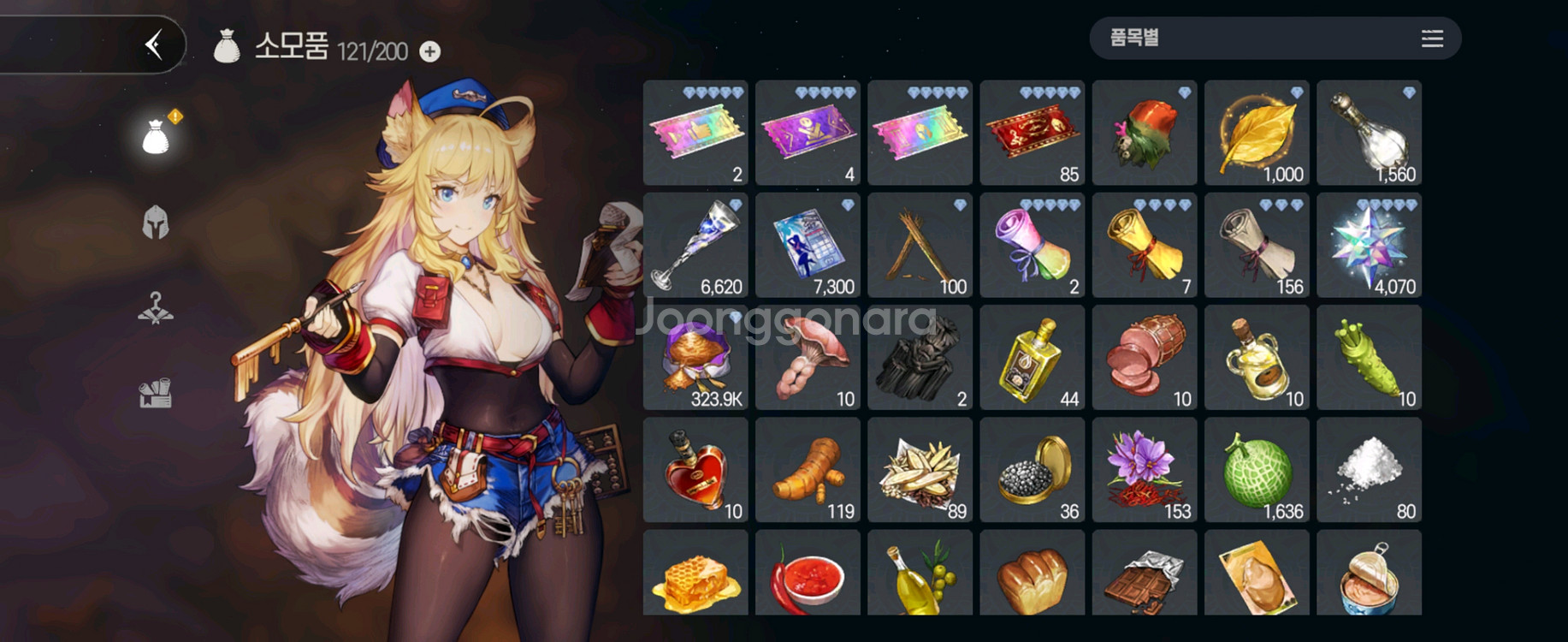The height and width of the screenshot is (642, 1568).
Task: Select the heart-shaped potion bottle
Action: 695,470
